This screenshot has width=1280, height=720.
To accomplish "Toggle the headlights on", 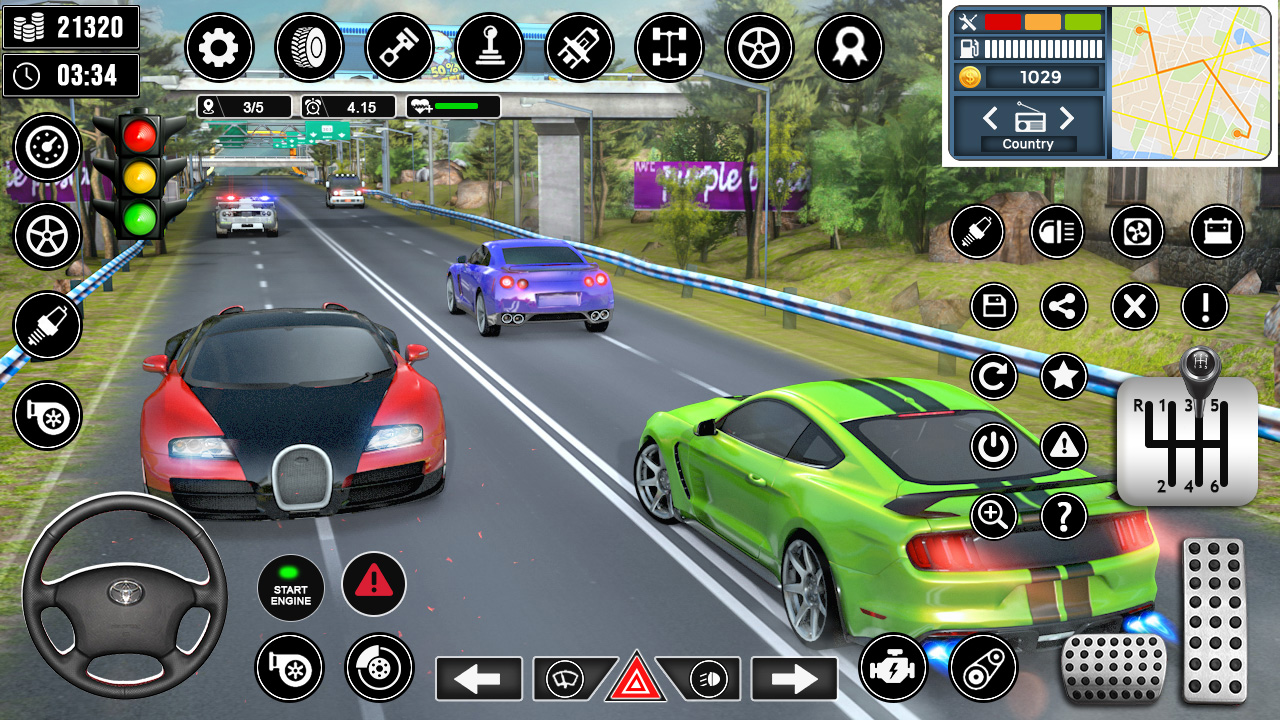I will tap(706, 682).
